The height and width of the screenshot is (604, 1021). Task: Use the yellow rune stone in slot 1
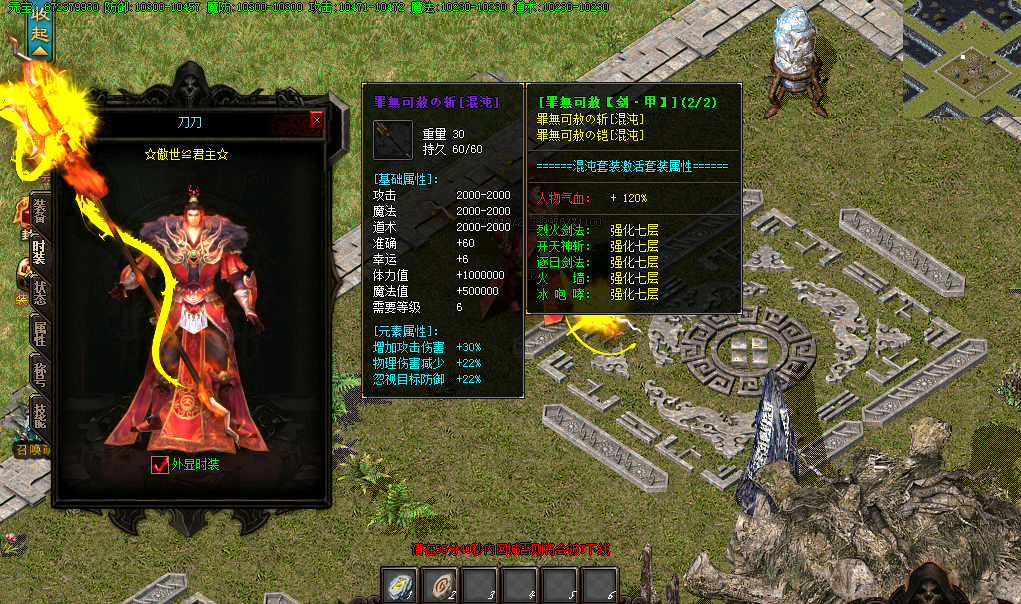(399, 585)
